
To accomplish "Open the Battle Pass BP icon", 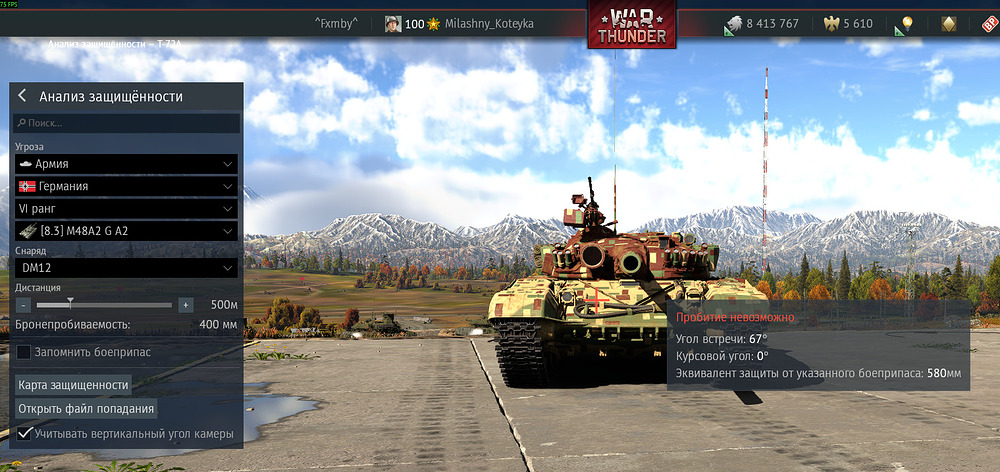I will [988, 24].
